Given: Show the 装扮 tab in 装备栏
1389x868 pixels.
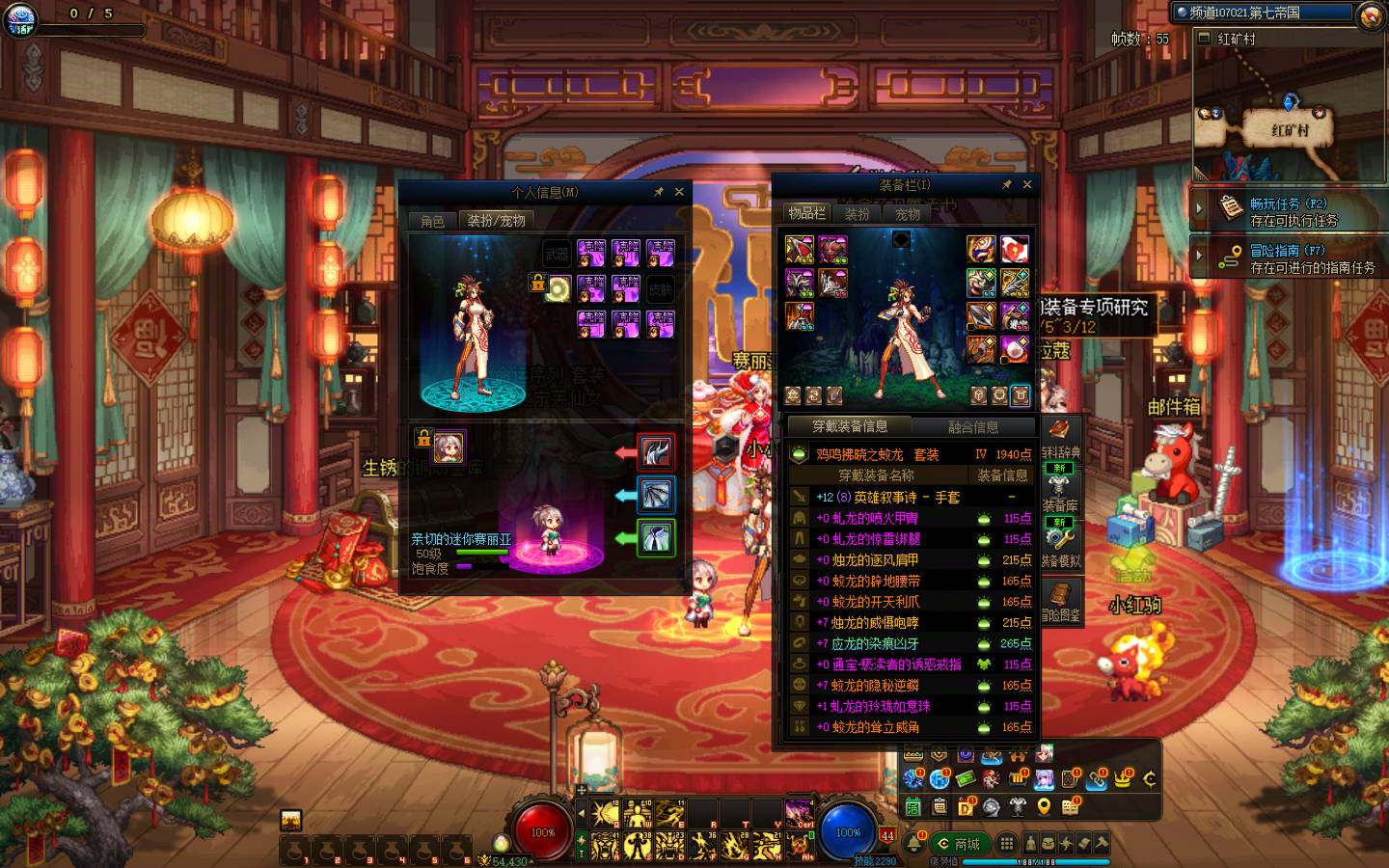Looking at the screenshot, I should 858,214.
